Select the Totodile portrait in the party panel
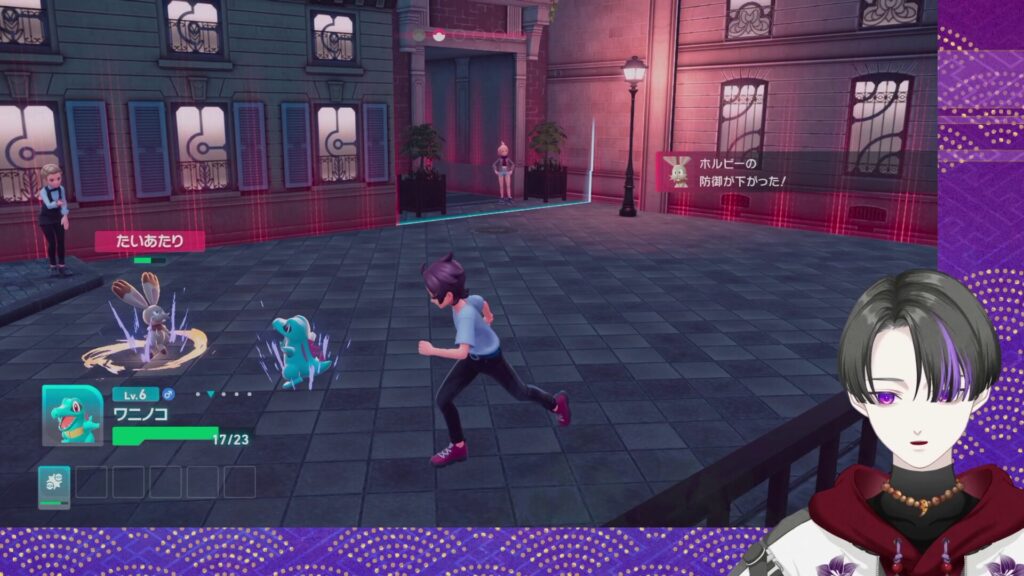This screenshot has height=576, width=1024. click(x=72, y=415)
